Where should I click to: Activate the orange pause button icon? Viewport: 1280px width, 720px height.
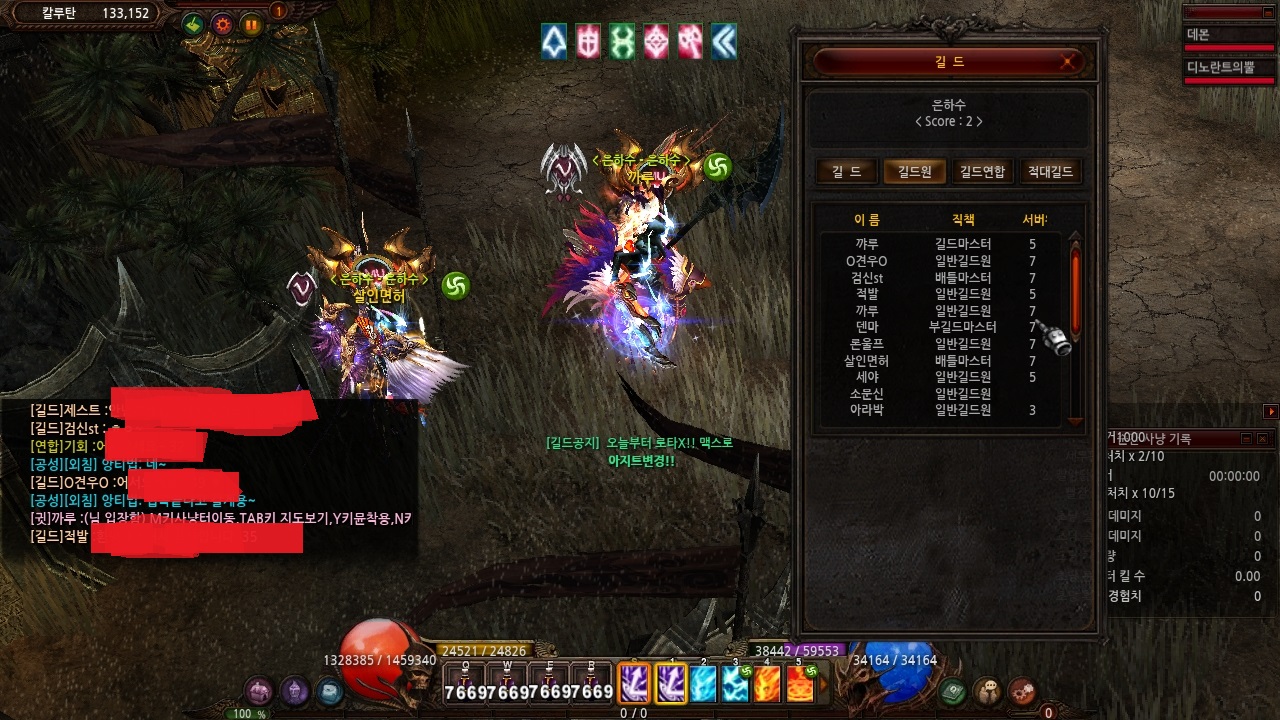[x=251, y=25]
